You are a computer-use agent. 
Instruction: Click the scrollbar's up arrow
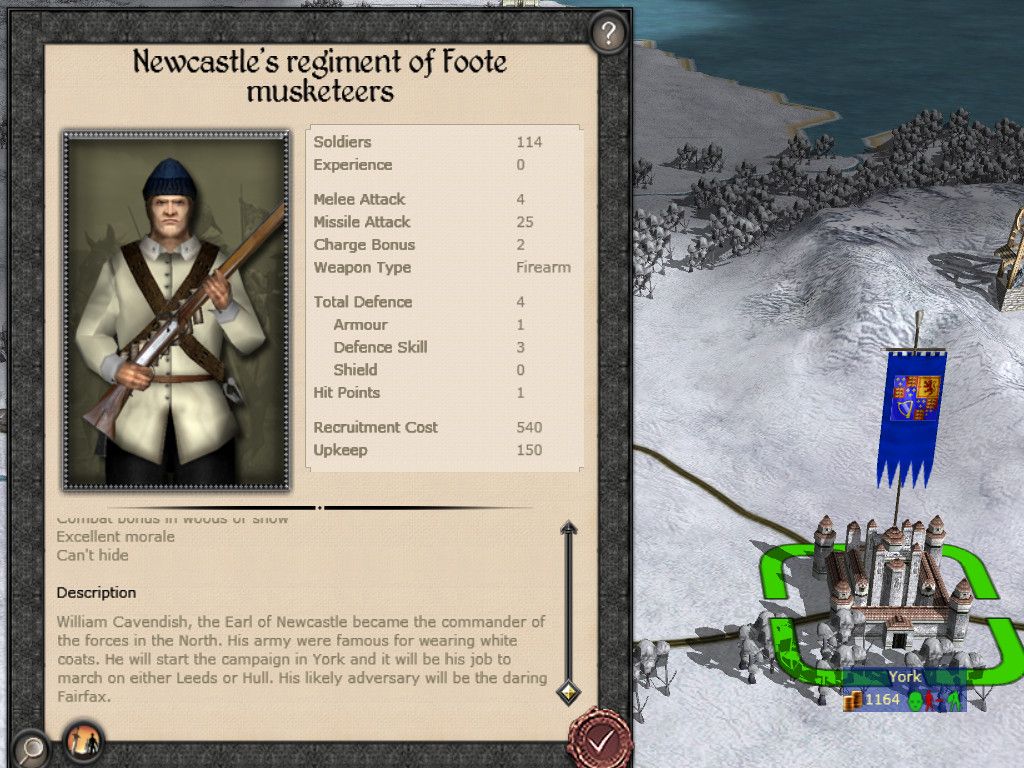point(568,529)
